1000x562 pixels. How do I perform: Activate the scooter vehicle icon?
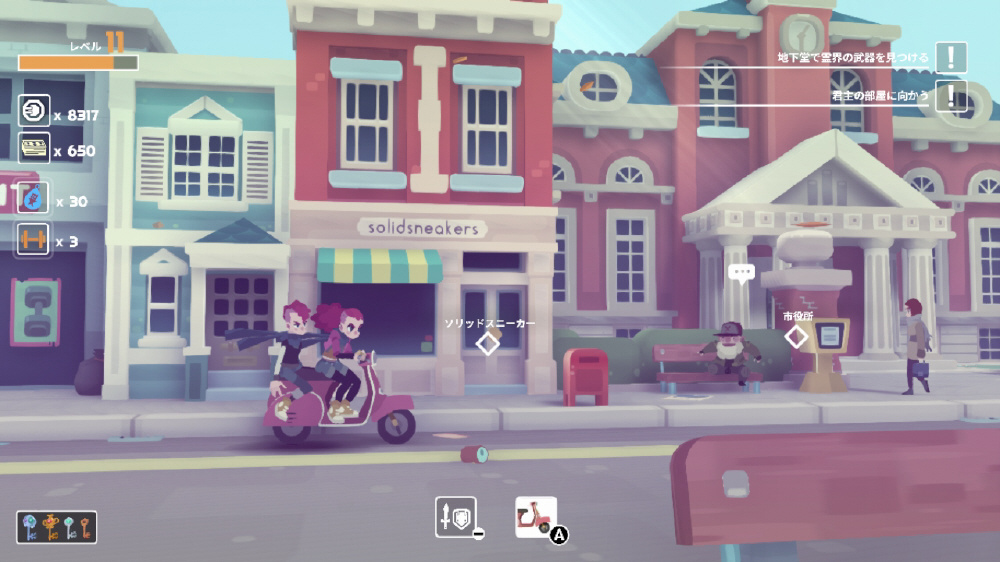coord(535,517)
